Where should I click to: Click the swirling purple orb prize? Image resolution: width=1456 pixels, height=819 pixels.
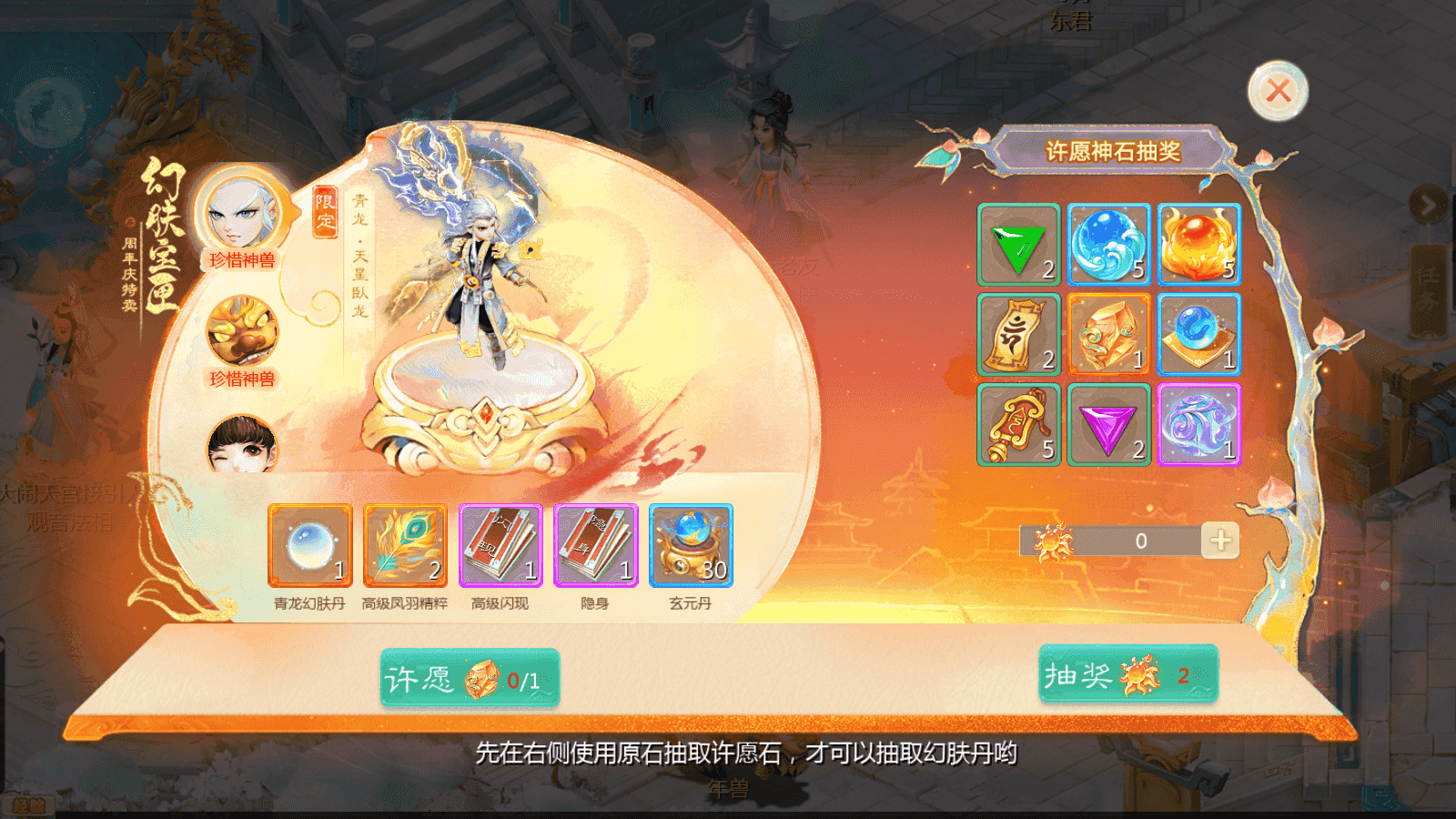1199,426
